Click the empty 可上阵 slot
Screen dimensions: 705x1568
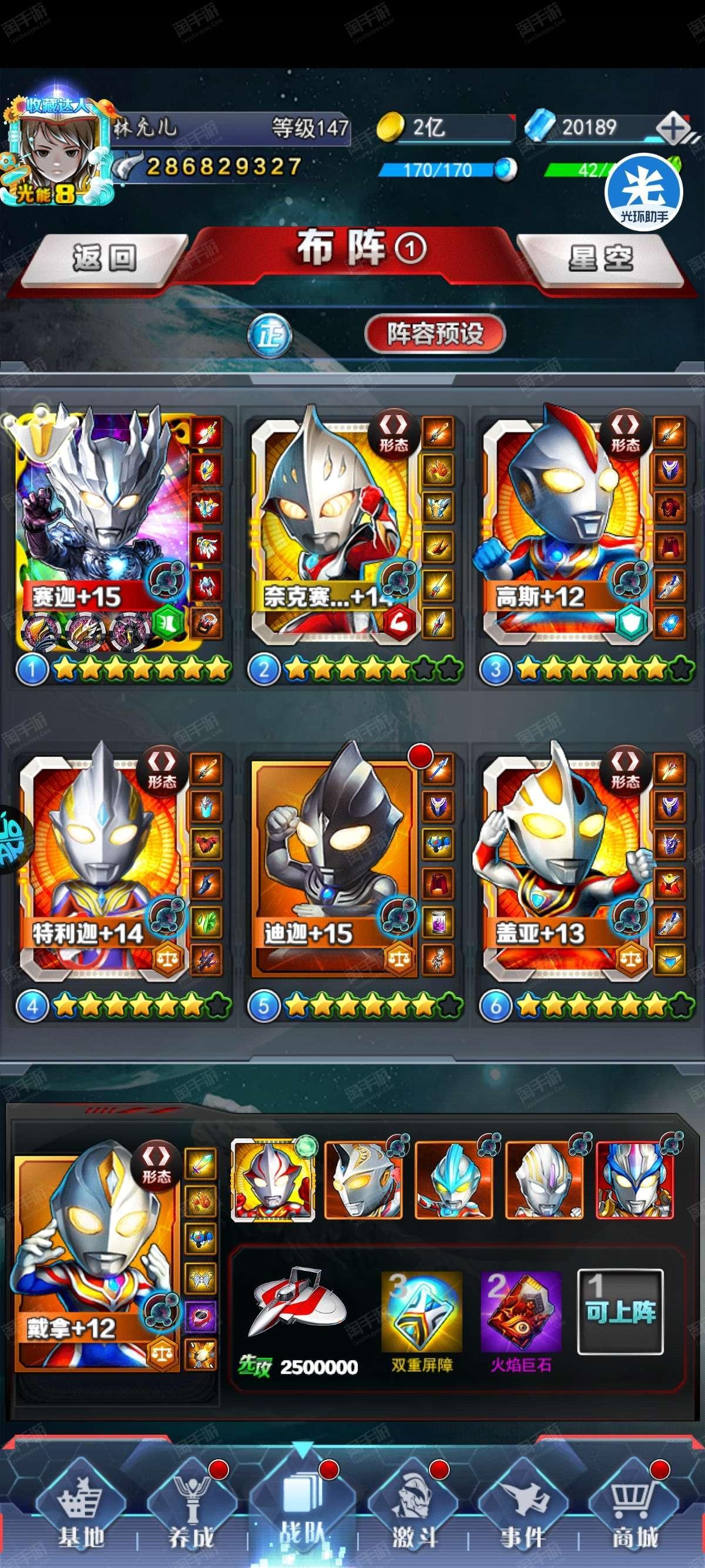coord(620,1304)
